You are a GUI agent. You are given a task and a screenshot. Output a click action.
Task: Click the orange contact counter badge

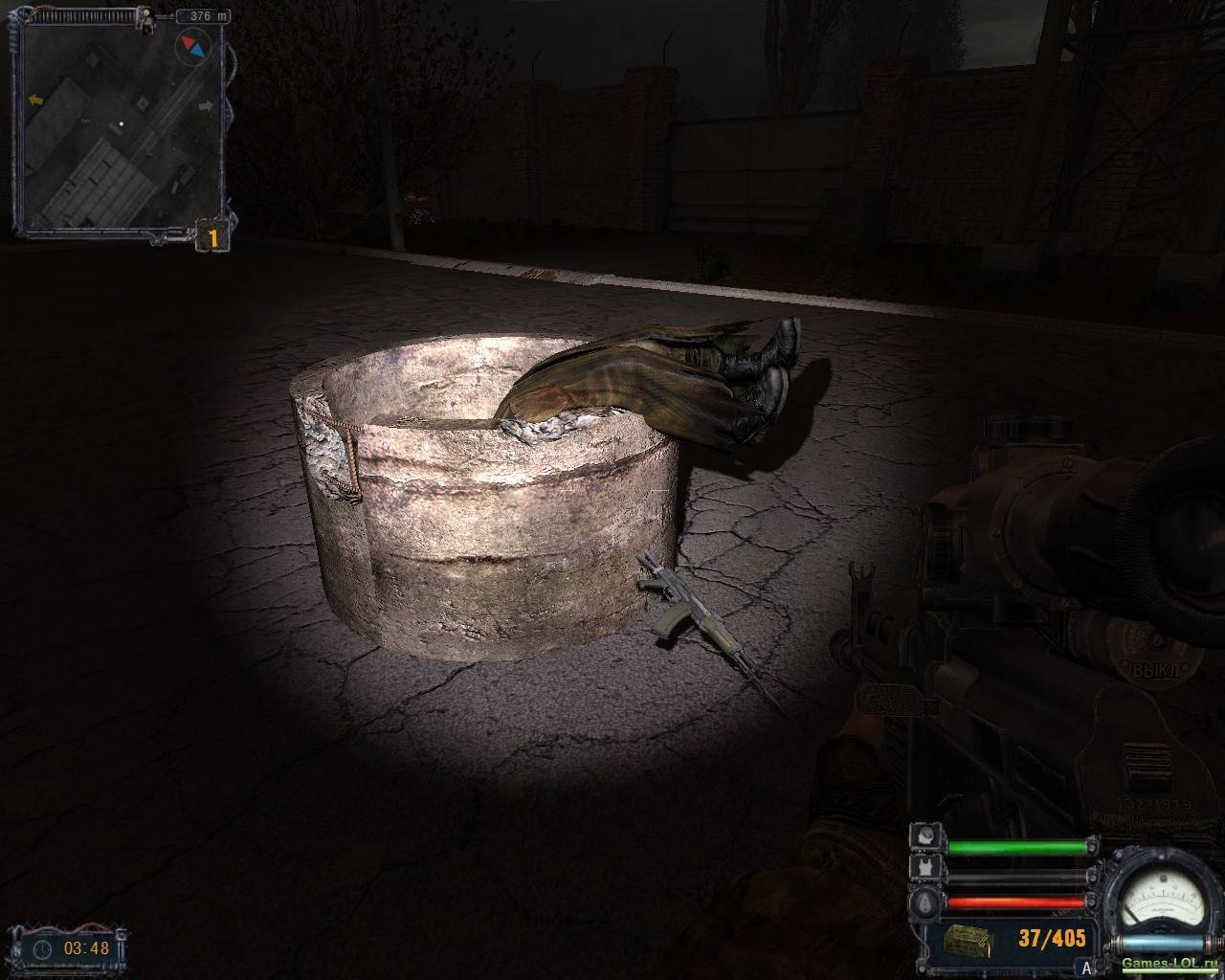(212, 235)
